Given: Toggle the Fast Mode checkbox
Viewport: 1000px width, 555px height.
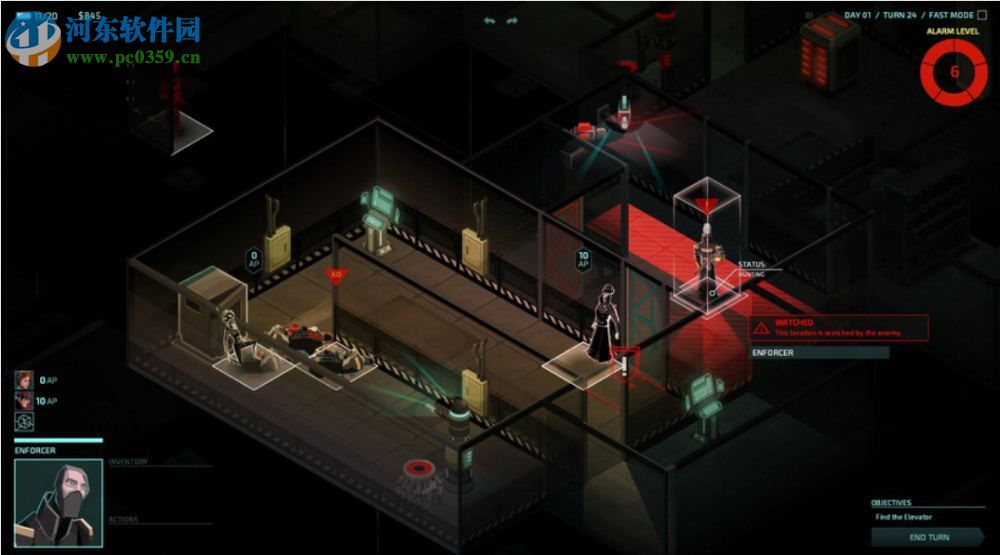Looking at the screenshot, I should tap(981, 15).
